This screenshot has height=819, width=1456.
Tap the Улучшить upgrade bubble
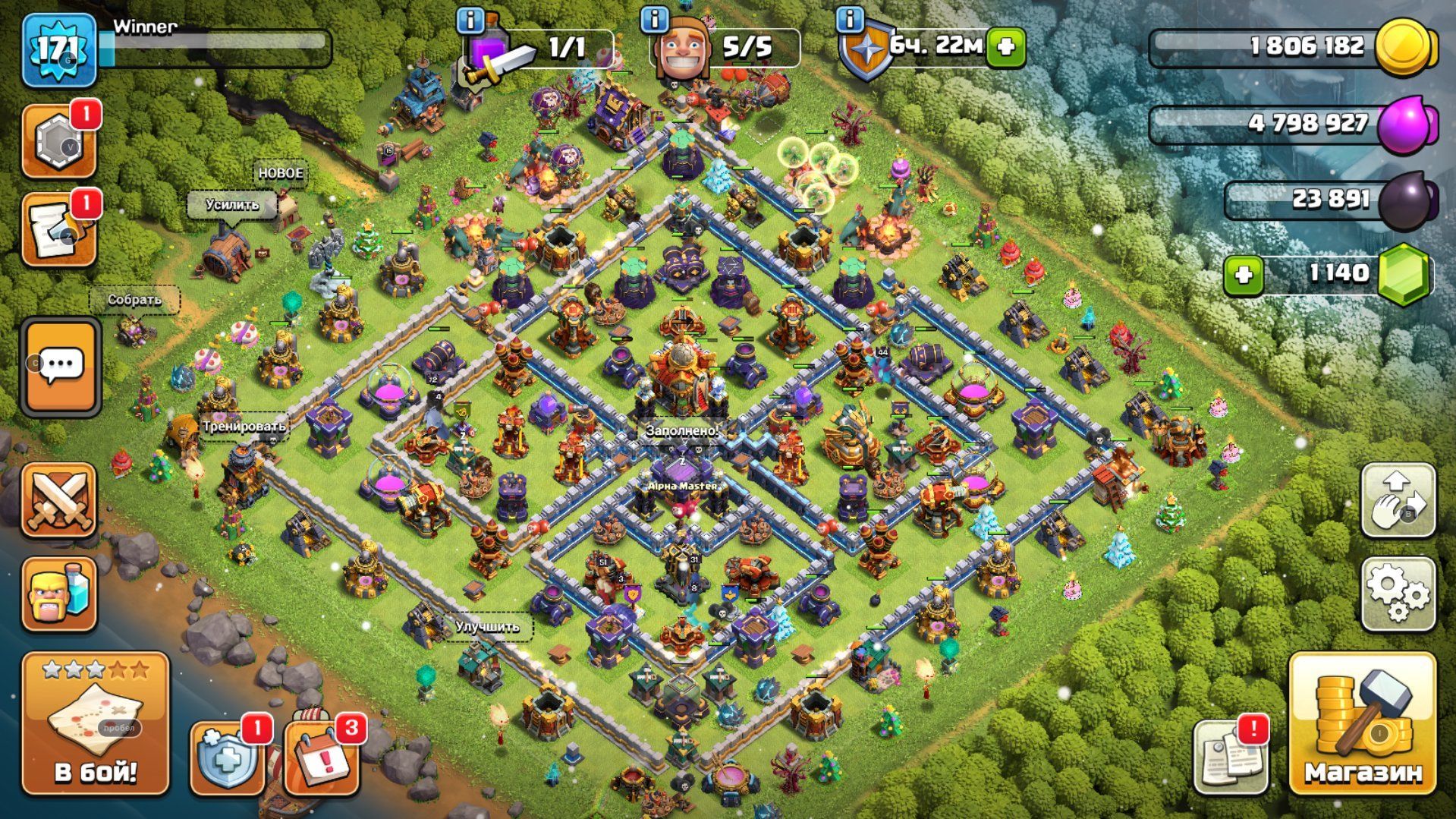487,627
